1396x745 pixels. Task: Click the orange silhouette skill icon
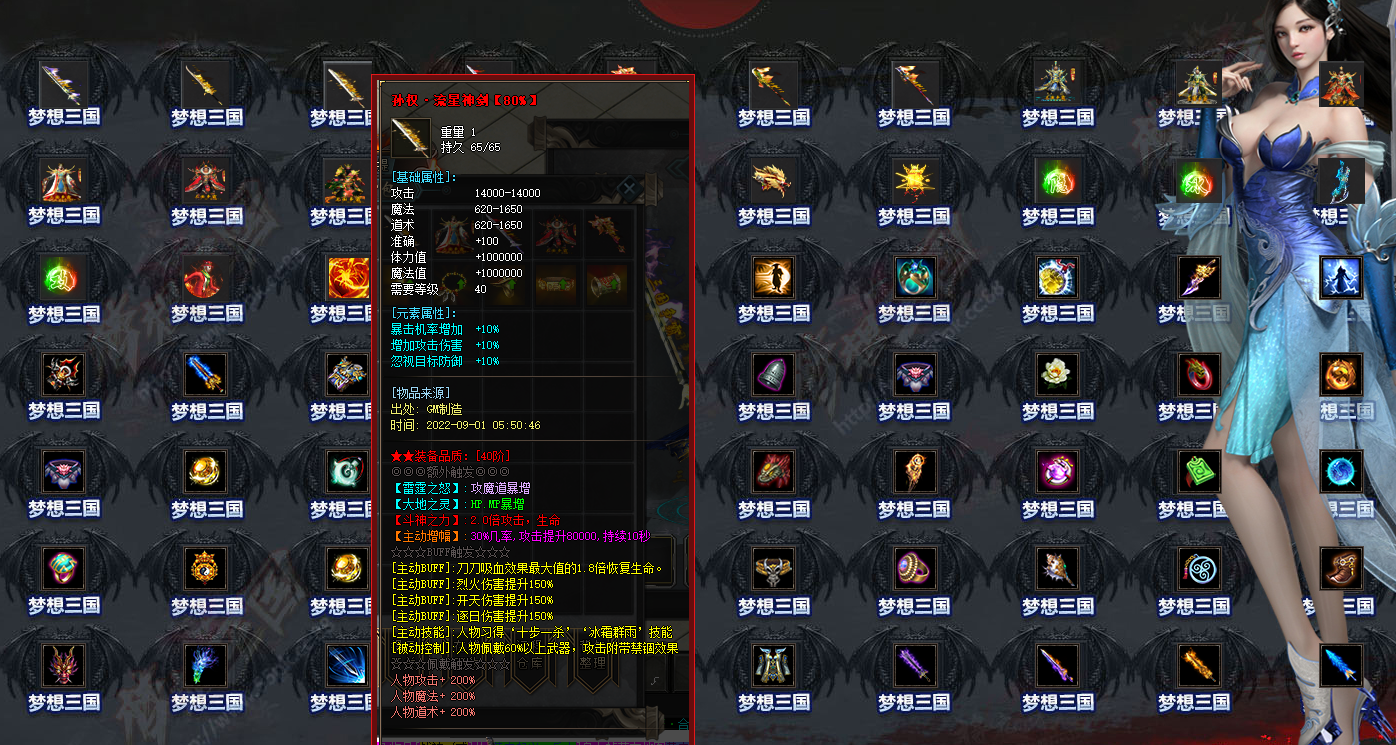773,278
